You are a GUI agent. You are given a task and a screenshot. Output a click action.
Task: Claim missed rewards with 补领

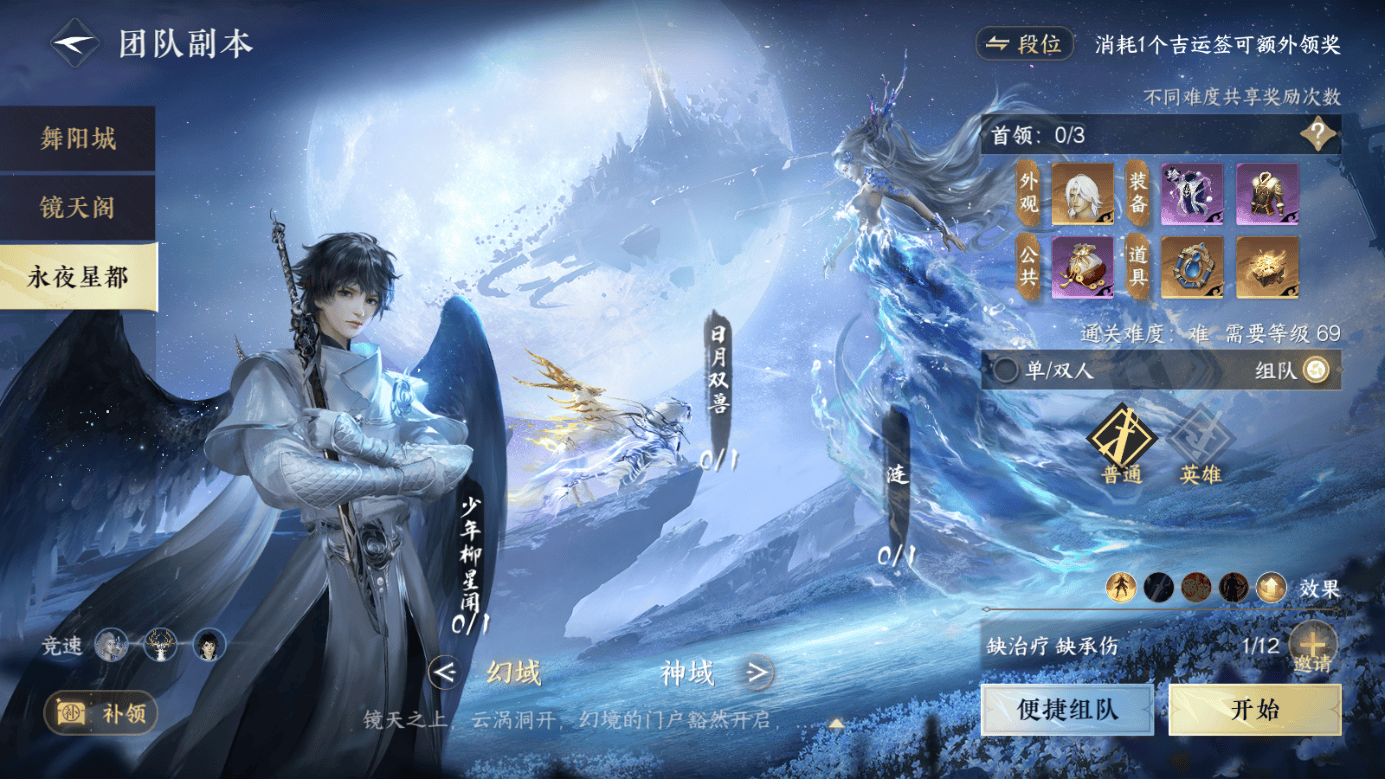pyautogui.click(x=101, y=714)
